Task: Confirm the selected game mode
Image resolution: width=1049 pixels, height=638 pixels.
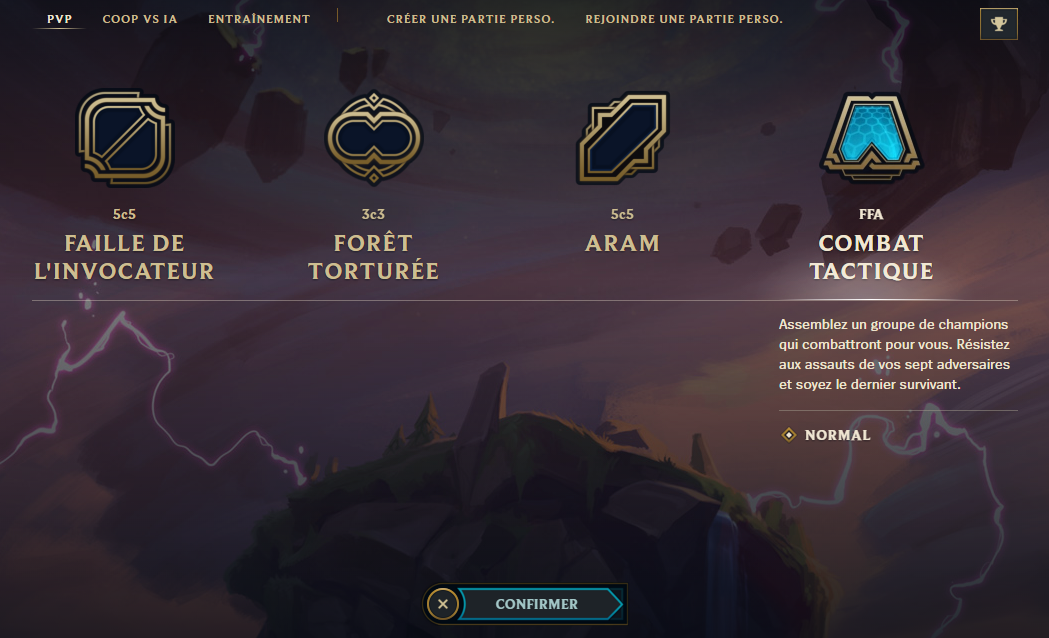Action: coord(537,604)
